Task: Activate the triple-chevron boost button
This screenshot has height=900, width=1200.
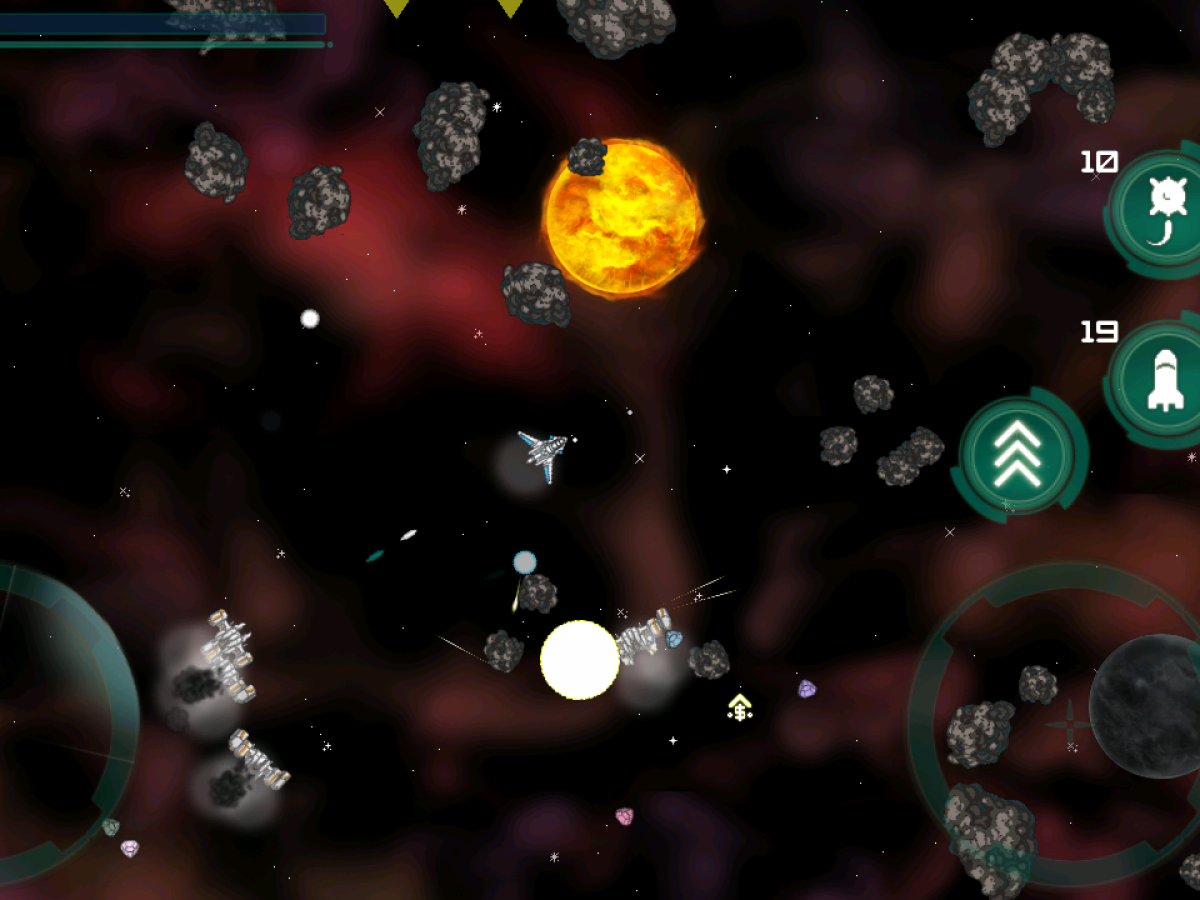Action: (x=1021, y=454)
